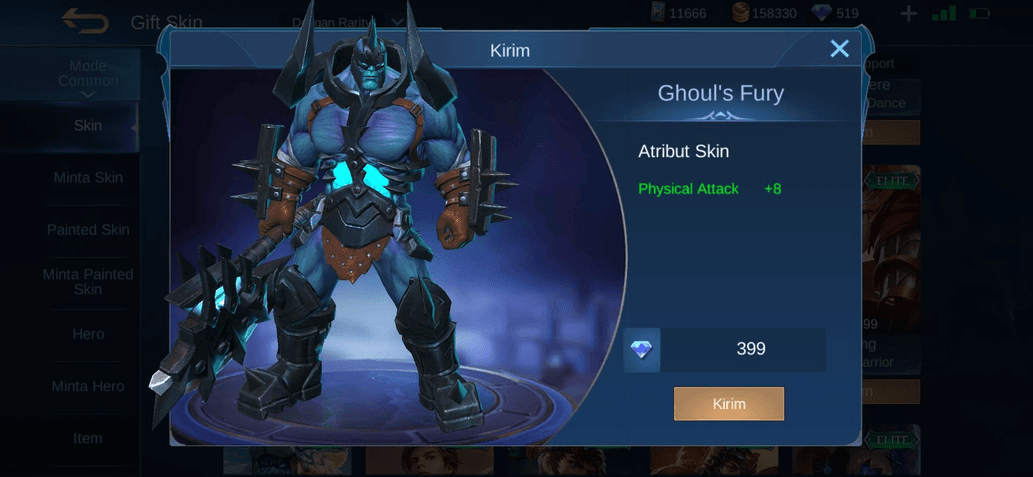Select the Minta Painted Skin tab
The image size is (1033, 477).
coord(88,282)
